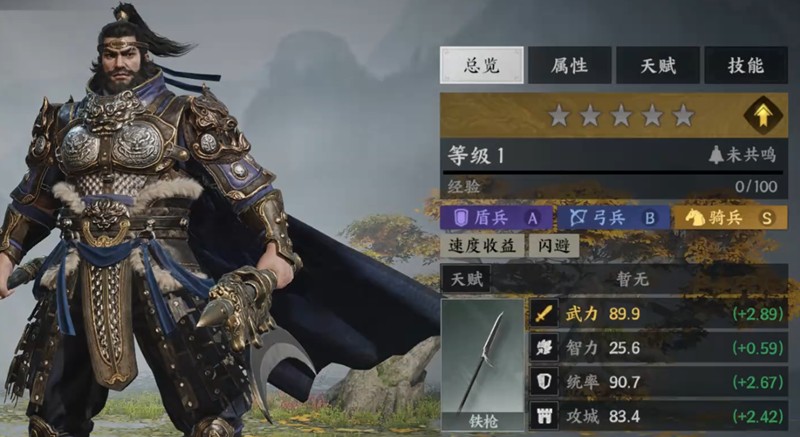Open the 属性 attributes tab
Screen dimensions: 800x437
(569, 66)
